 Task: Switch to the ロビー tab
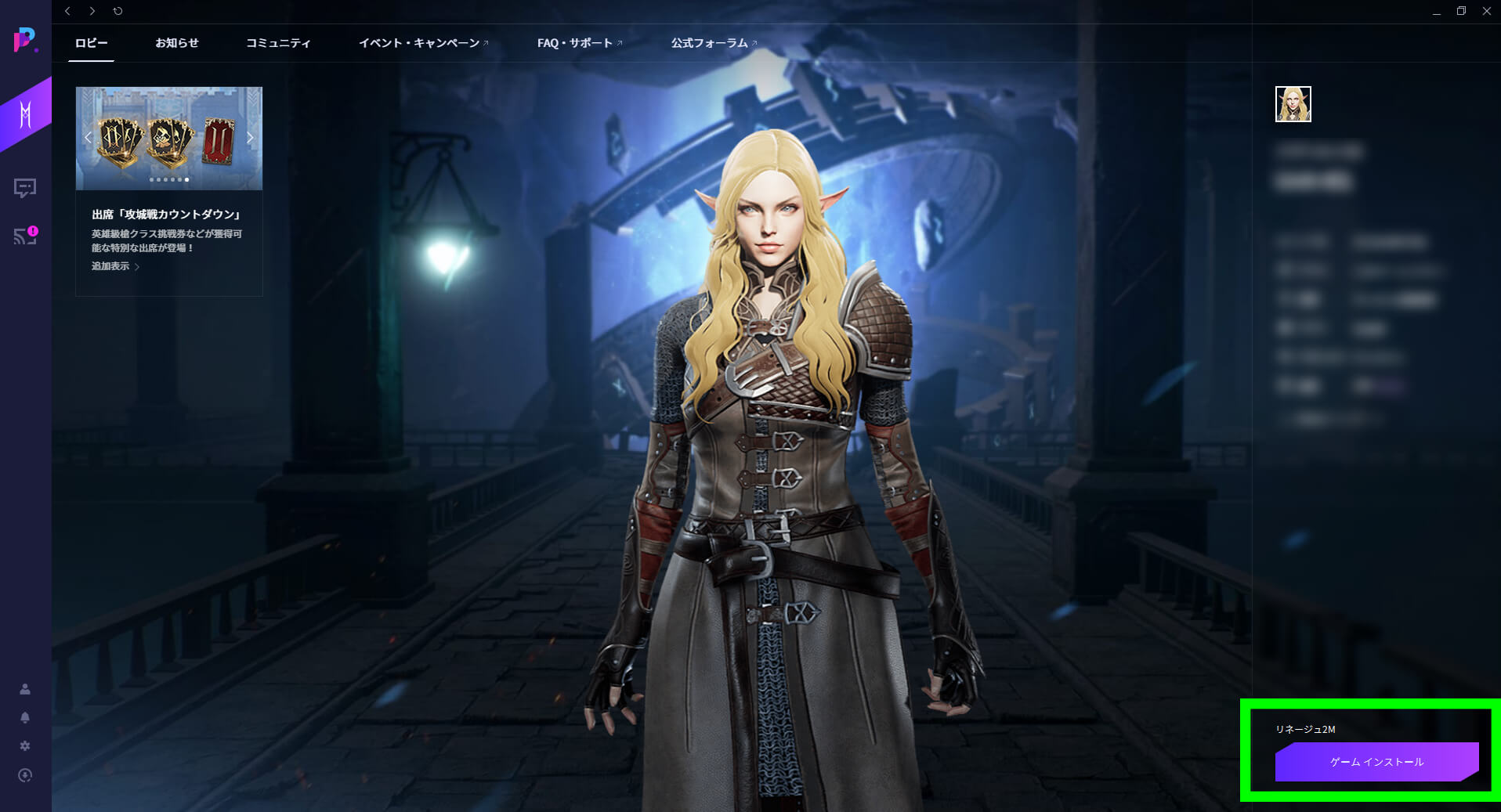point(92,43)
